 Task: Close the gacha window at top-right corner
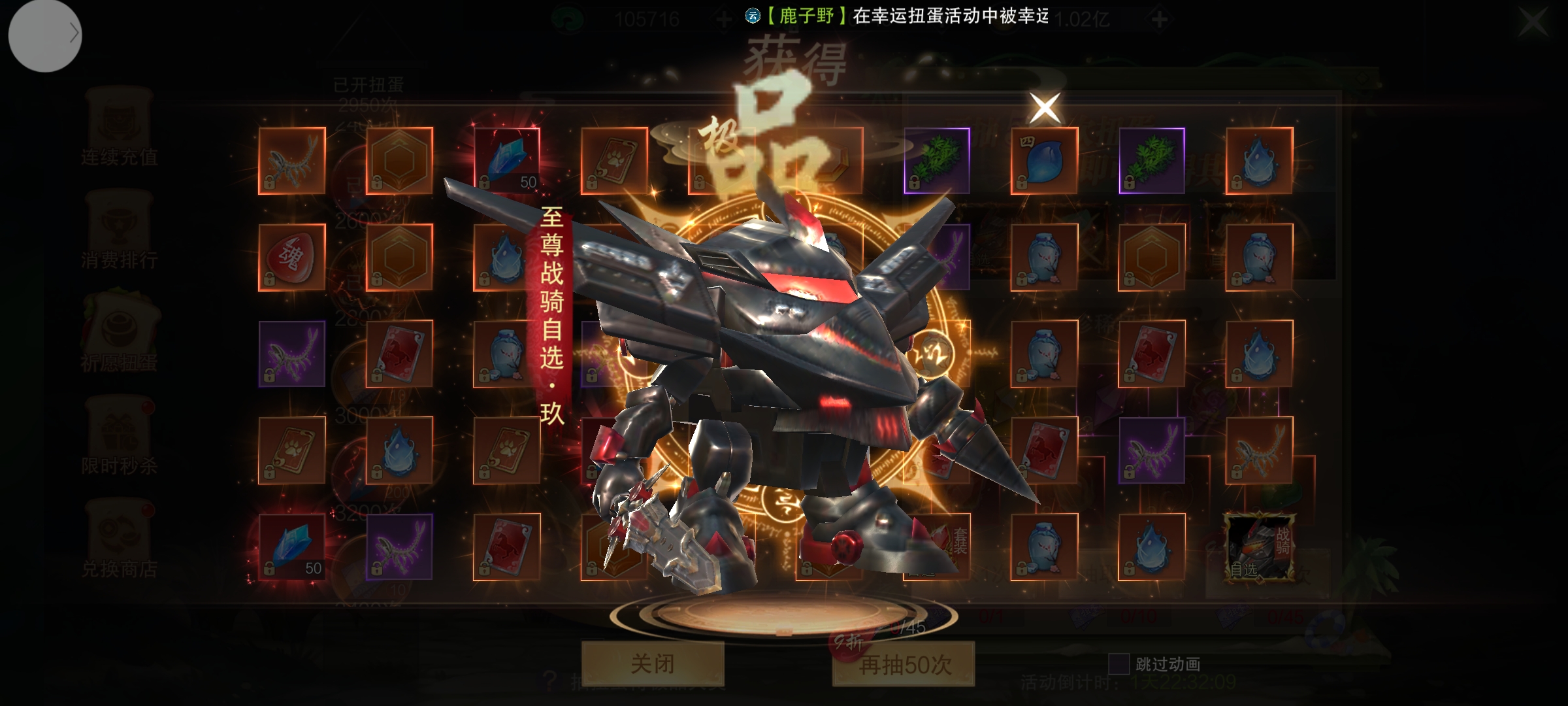point(1532,22)
